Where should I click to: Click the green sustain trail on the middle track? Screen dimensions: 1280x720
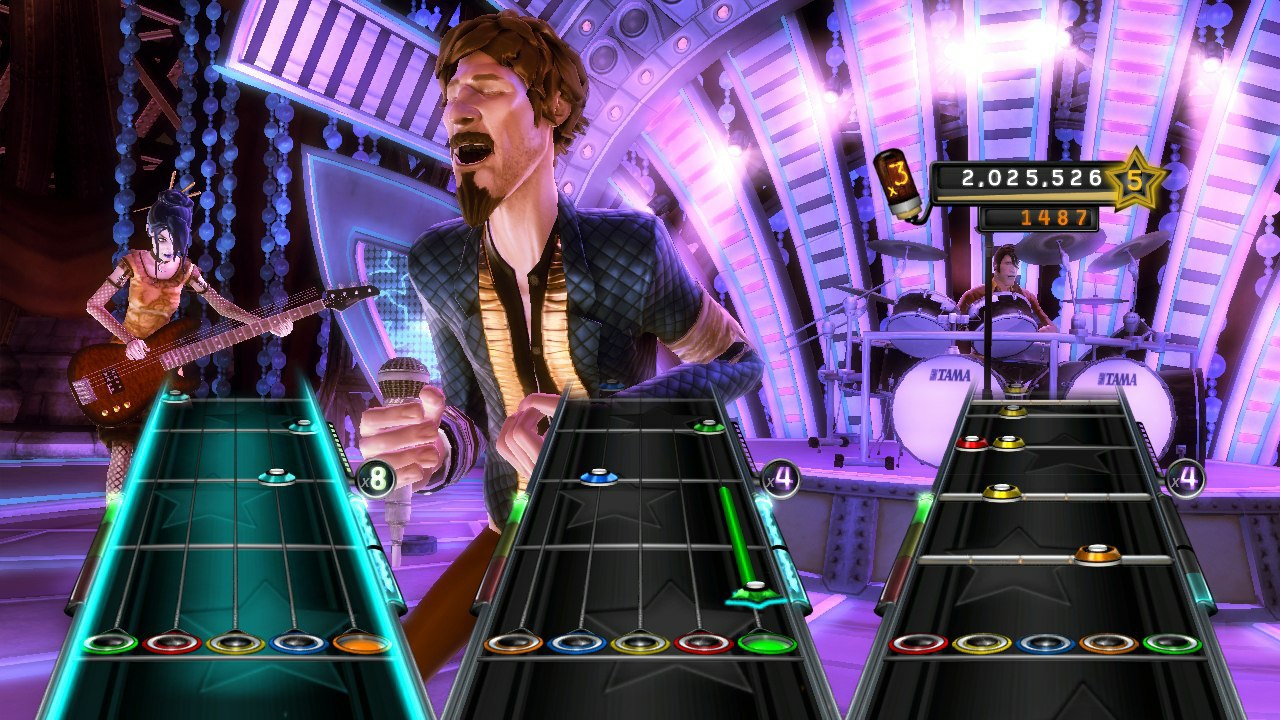pos(735,531)
